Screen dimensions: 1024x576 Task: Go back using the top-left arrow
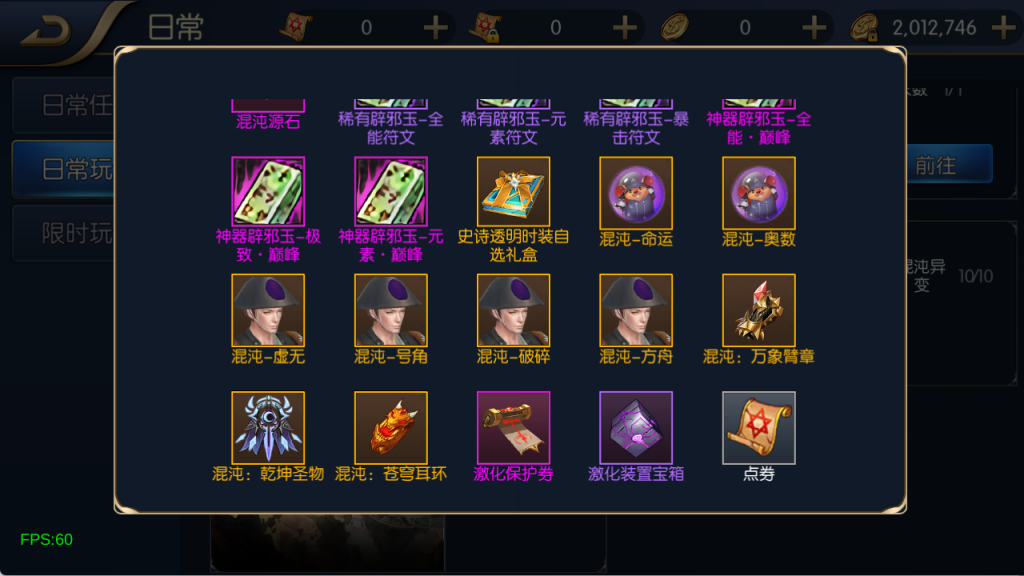click(45, 31)
